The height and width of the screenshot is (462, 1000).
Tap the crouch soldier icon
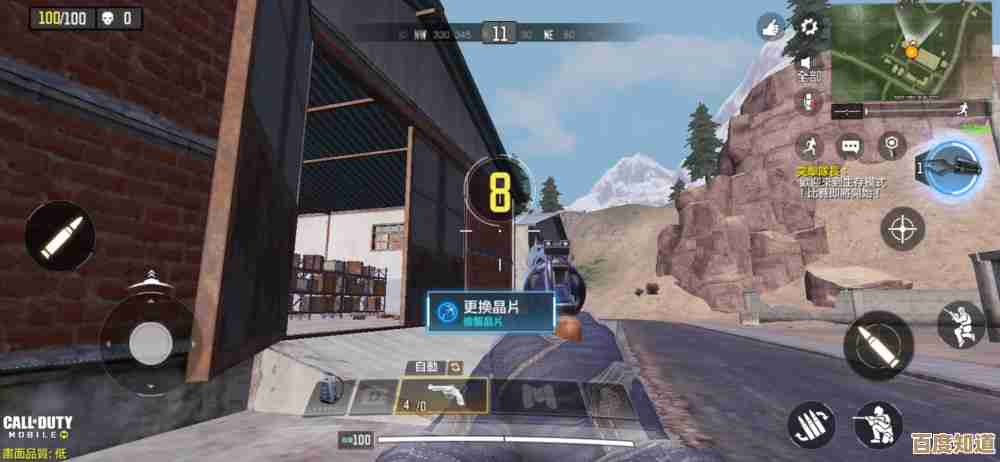[x=878, y=425]
